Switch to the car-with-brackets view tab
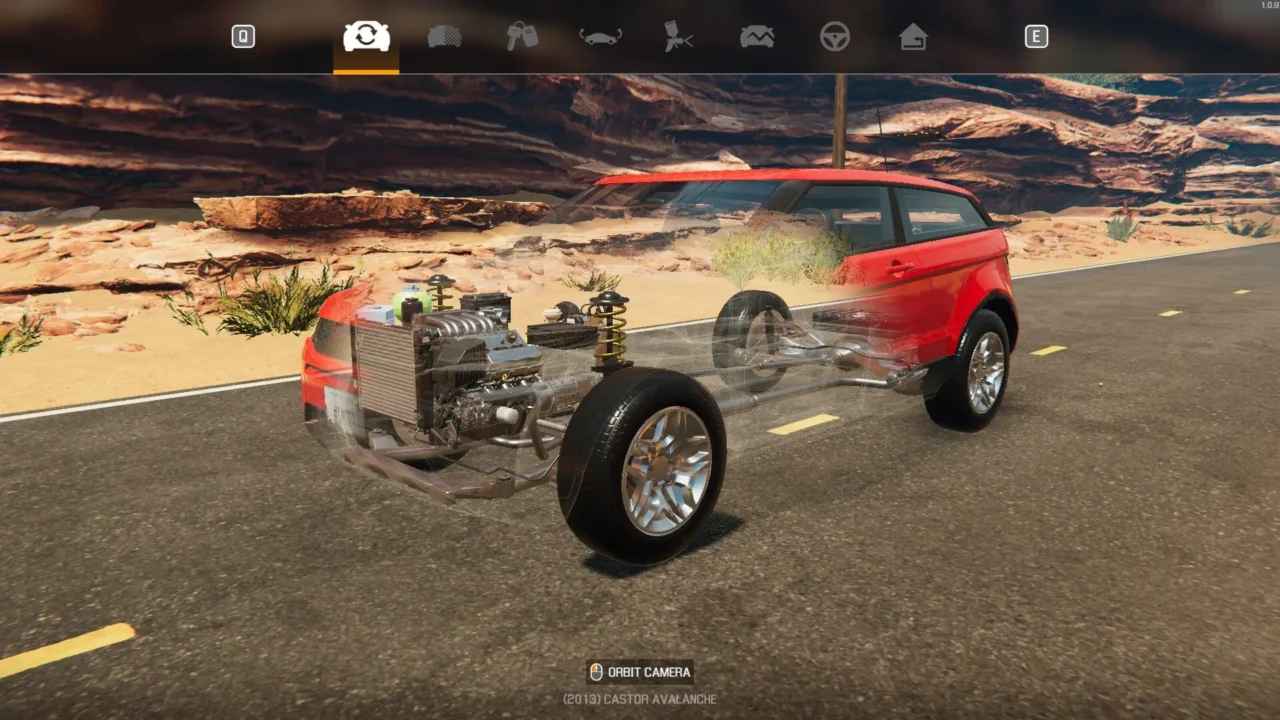Viewport: 1280px width, 720px height. [x=601, y=37]
